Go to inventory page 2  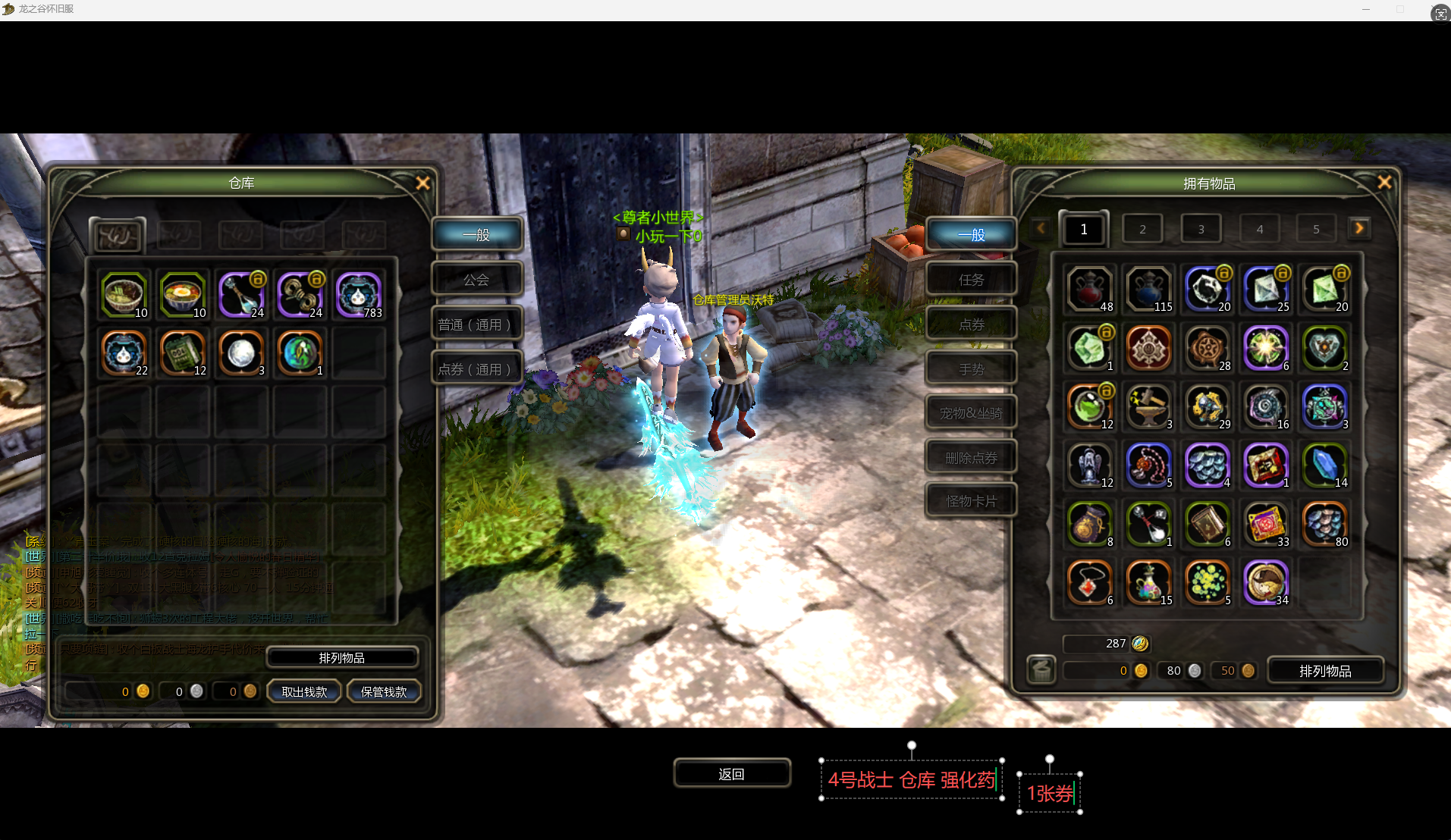(1142, 229)
